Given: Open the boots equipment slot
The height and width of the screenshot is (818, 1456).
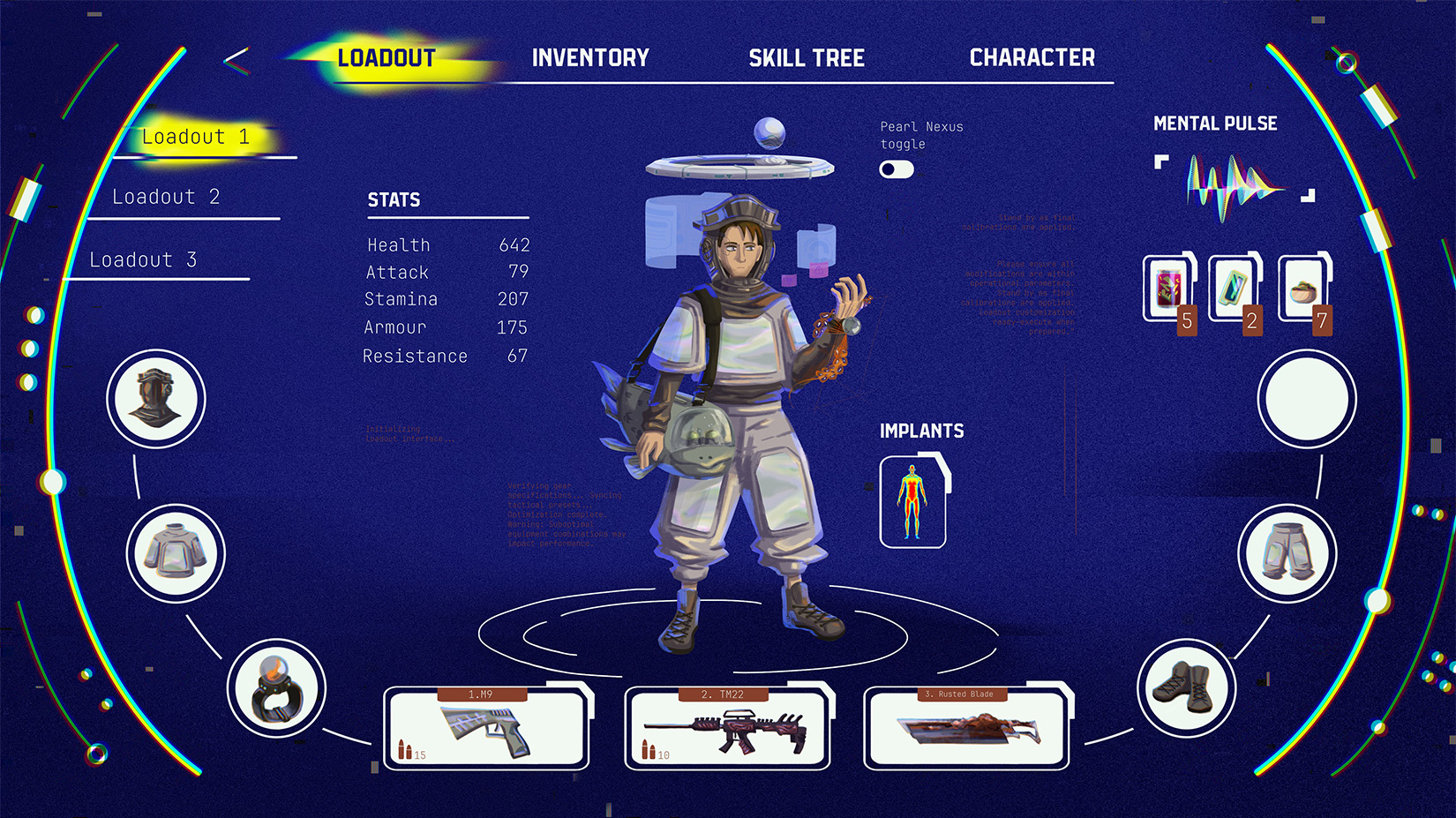Looking at the screenshot, I should point(1186,688).
